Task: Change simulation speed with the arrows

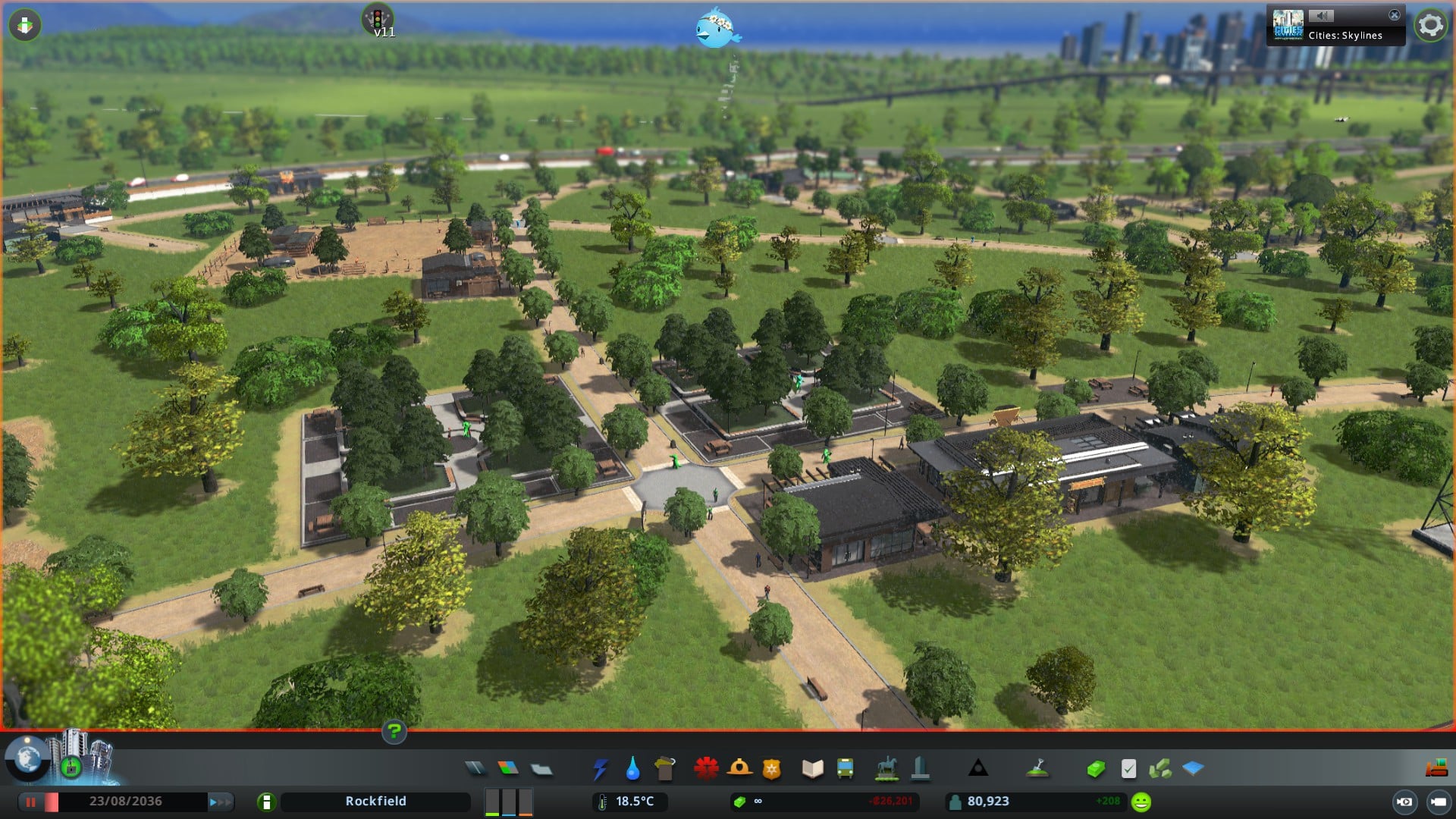Action: [221, 802]
